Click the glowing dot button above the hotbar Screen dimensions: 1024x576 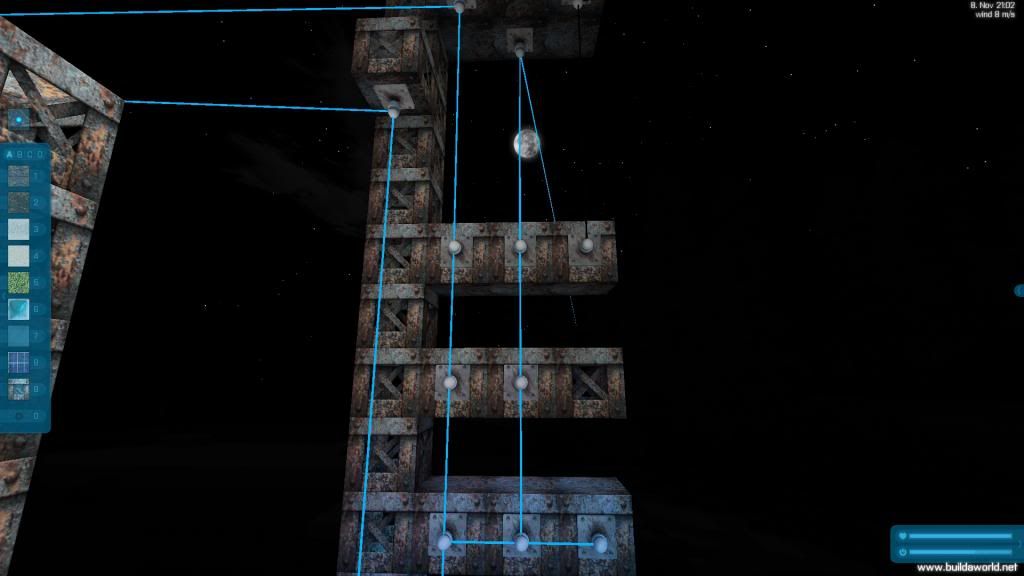click(x=18, y=120)
